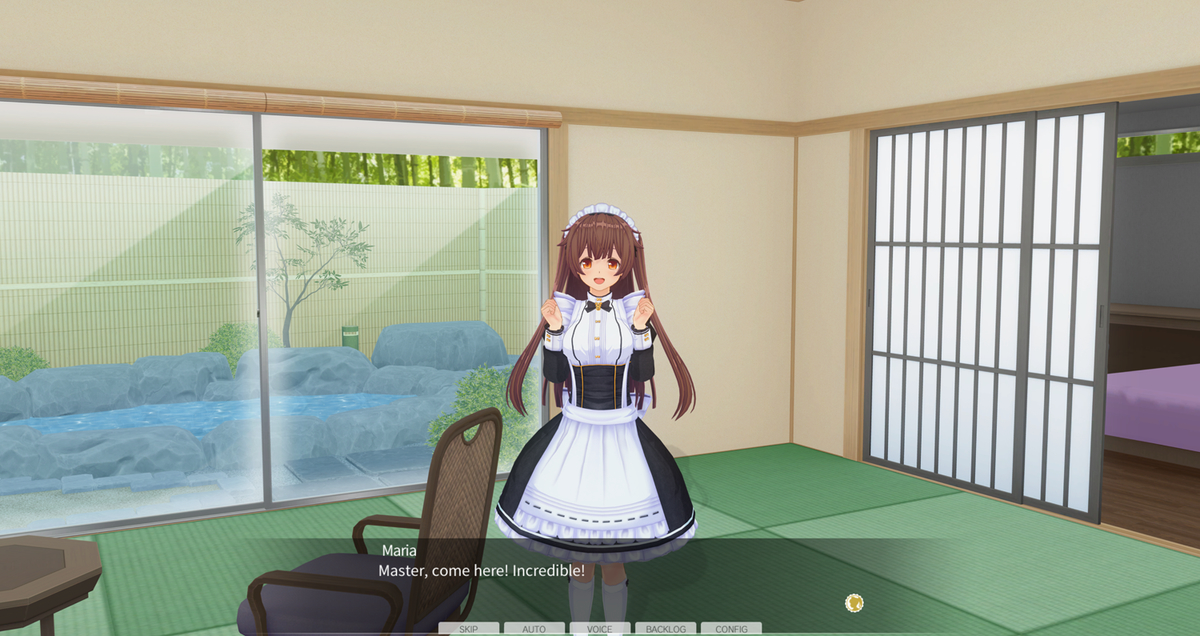
Task: Turn on AUTO text advance
Action: point(534,629)
